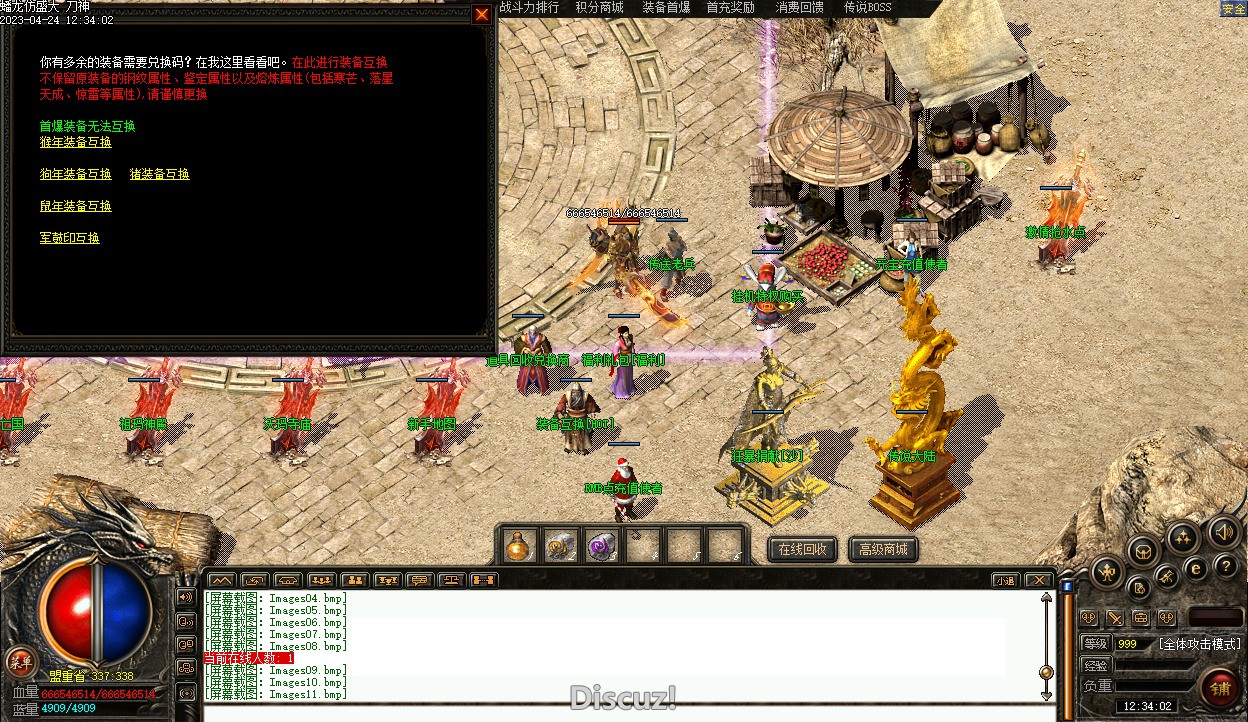
Task: Use the orange potion in hotbar slot 1
Action: (517, 546)
